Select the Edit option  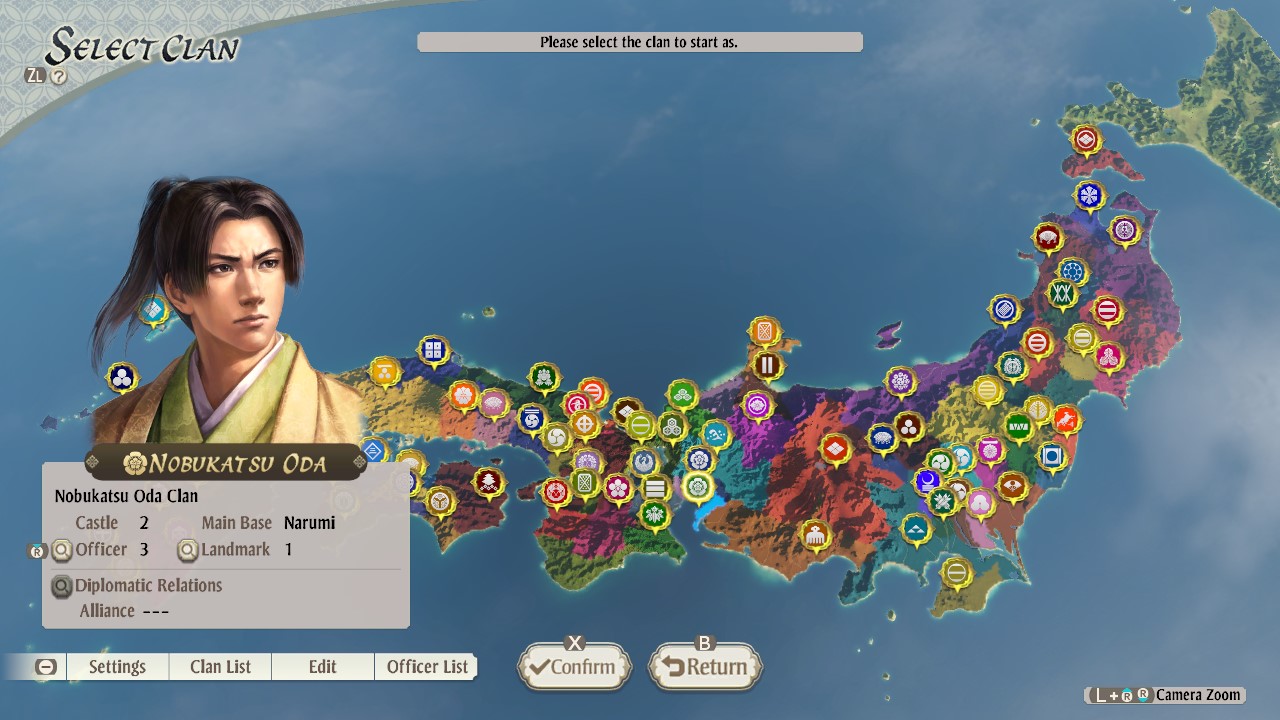click(322, 666)
